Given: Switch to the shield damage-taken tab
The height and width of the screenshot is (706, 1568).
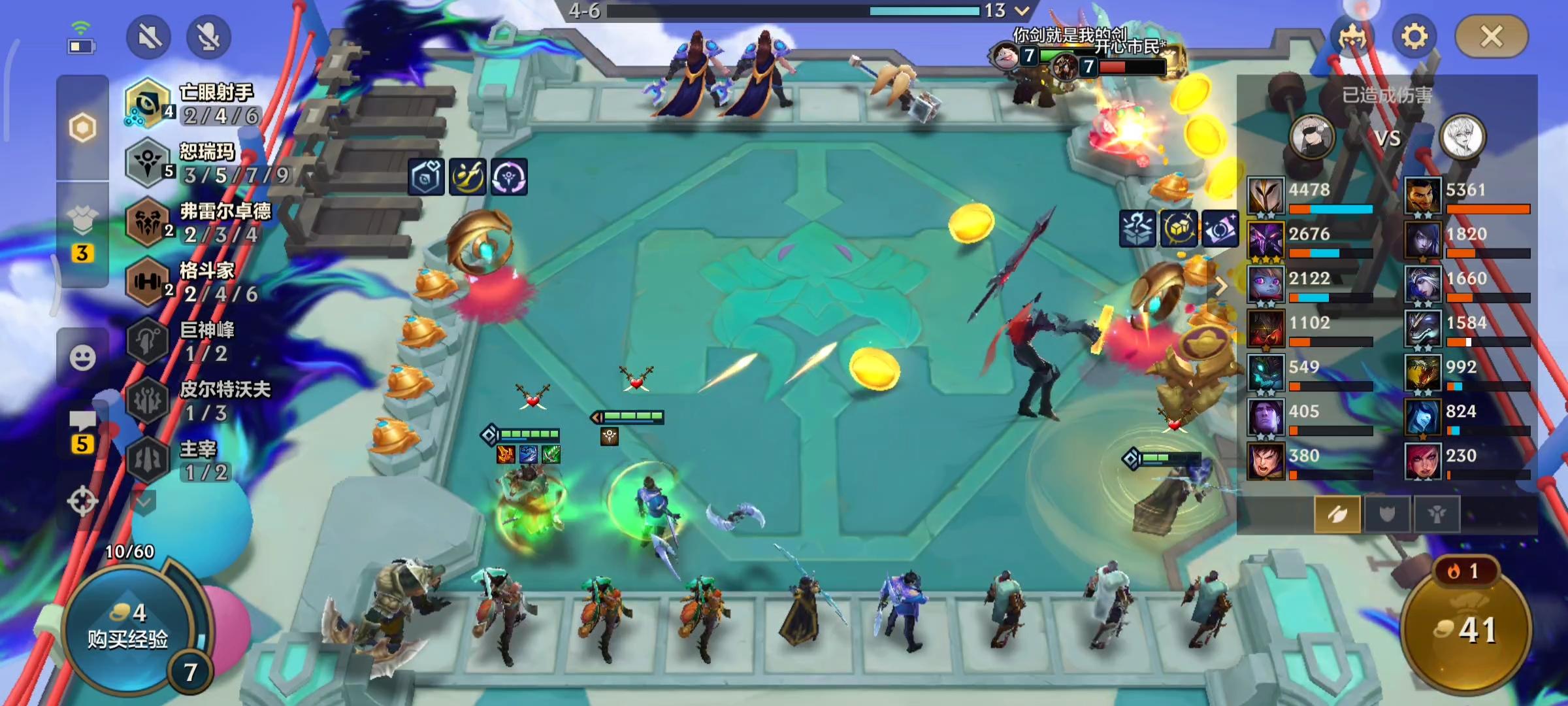Looking at the screenshot, I should 1386,514.
